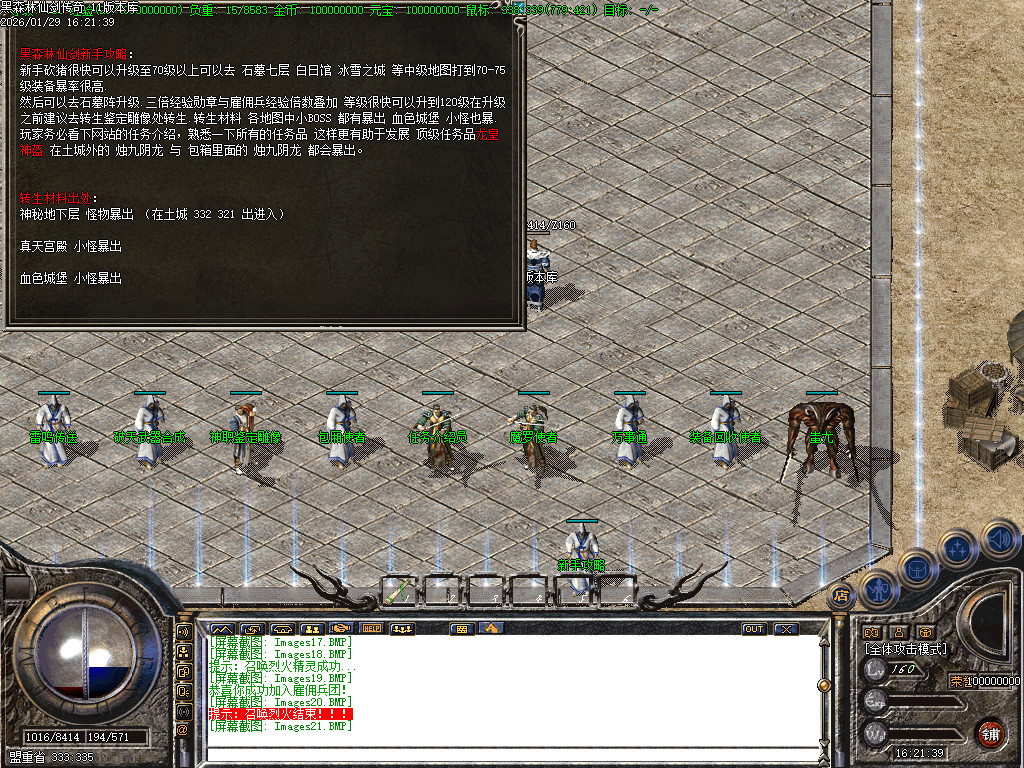Open the character status round button

pyautogui.click(x=880, y=589)
